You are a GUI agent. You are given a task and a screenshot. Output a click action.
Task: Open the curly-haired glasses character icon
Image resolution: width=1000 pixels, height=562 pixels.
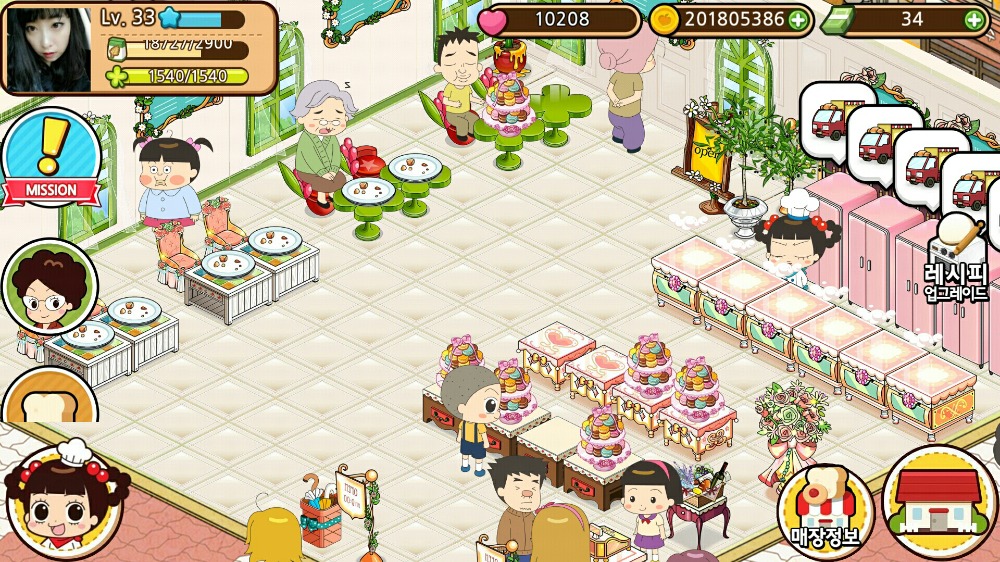pyautogui.click(x=50, y=287)
